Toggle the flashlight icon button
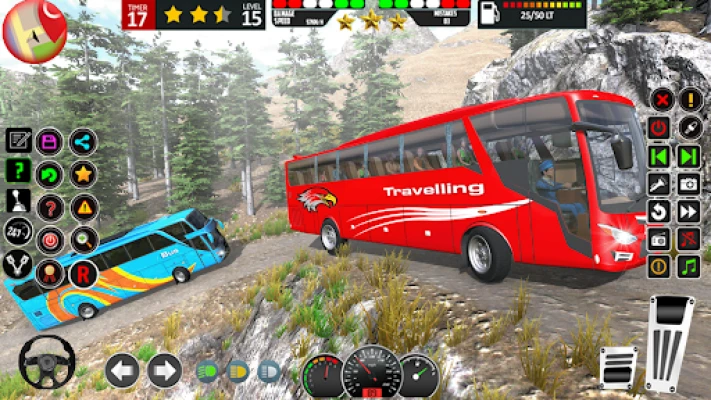Screen dimensions: 711x400 click(x=660, y=184)
